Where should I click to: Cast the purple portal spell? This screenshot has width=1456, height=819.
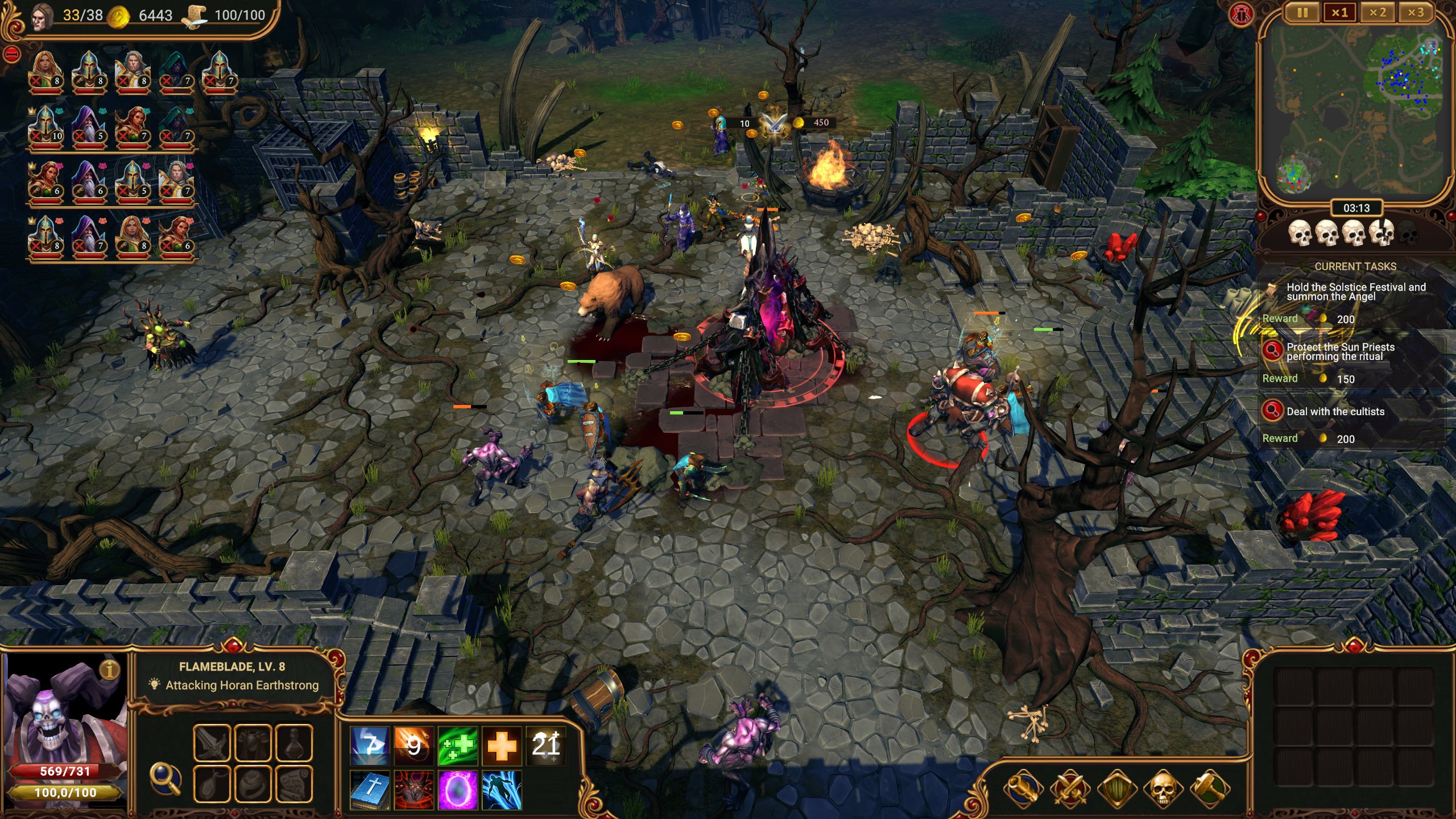click(457, 789)
